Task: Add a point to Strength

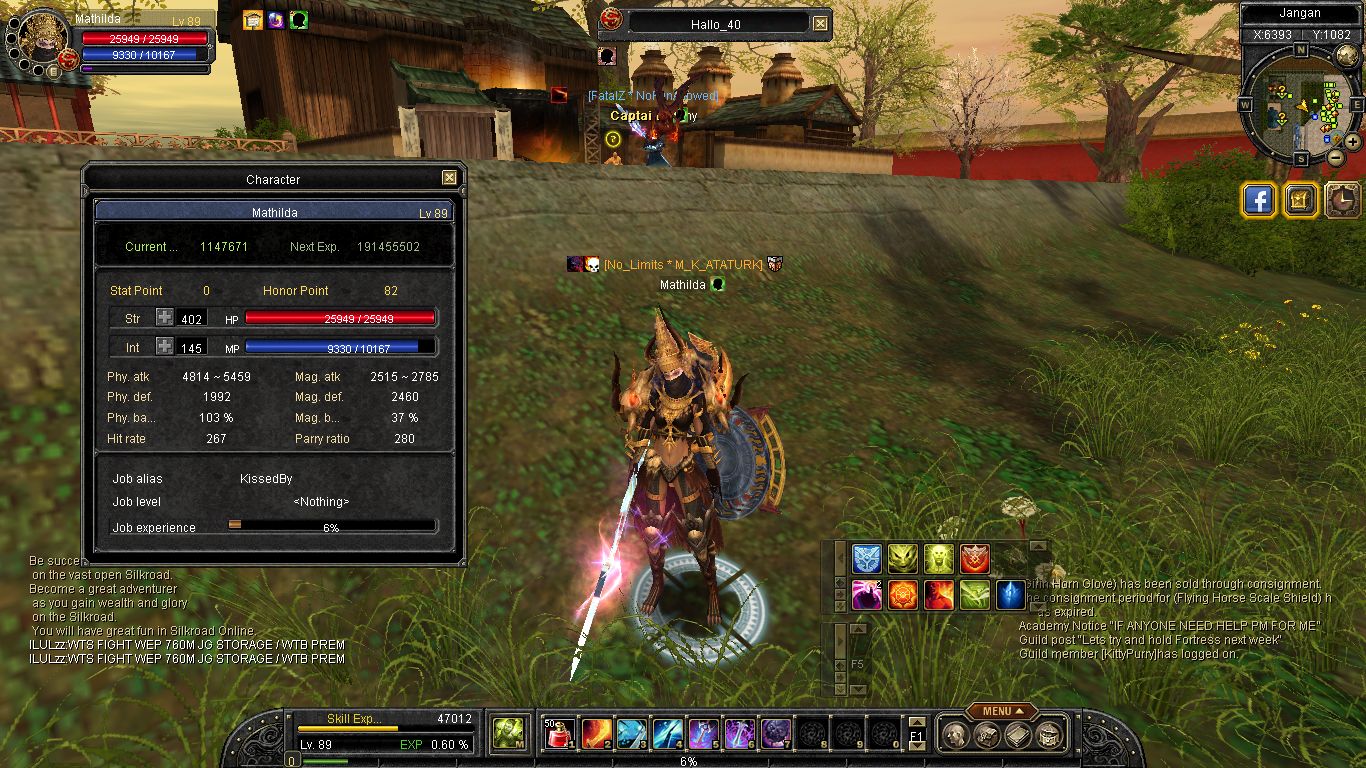Action: [164, 318]
